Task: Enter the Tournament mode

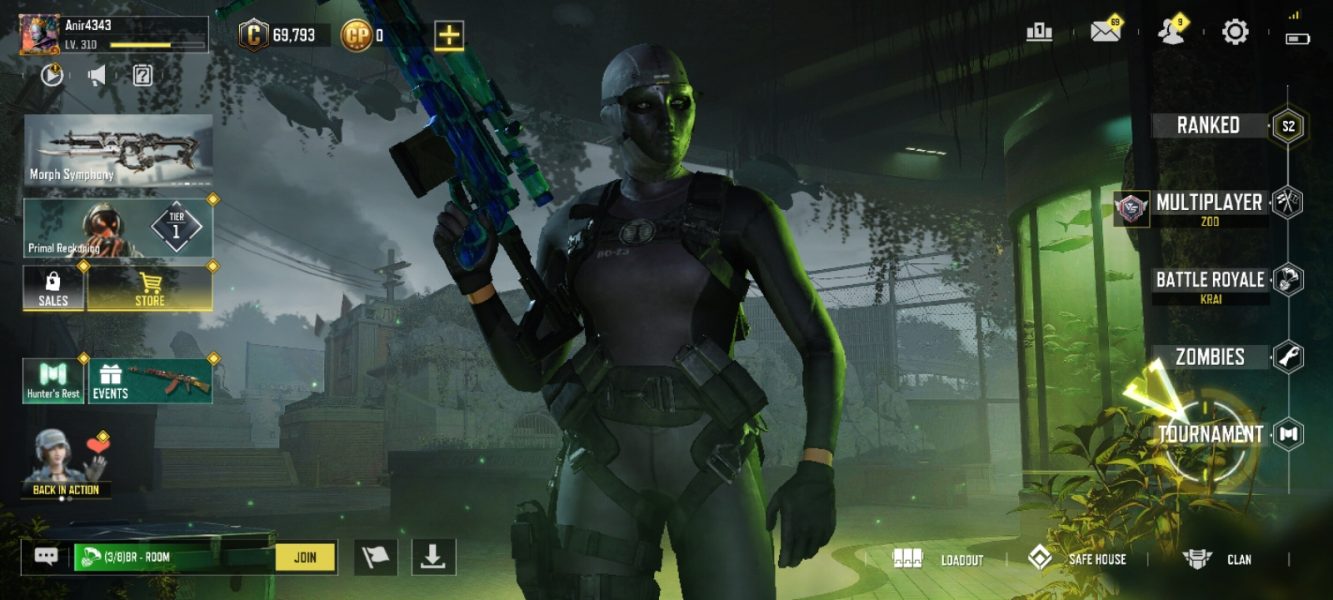Action: (1210, 435)
